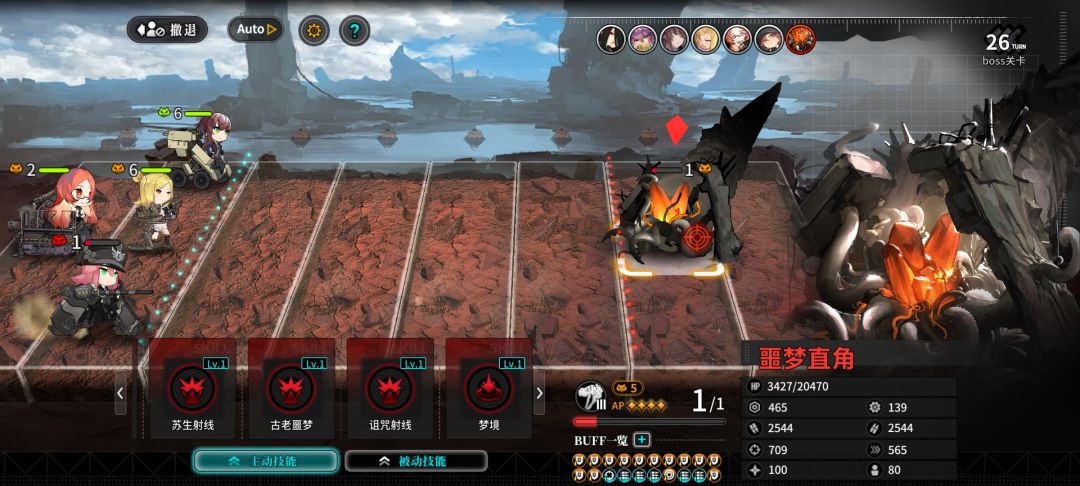The image size is (1080, 486).
Task: Choose the 梦境 skill card
Action: click(489, 389)
